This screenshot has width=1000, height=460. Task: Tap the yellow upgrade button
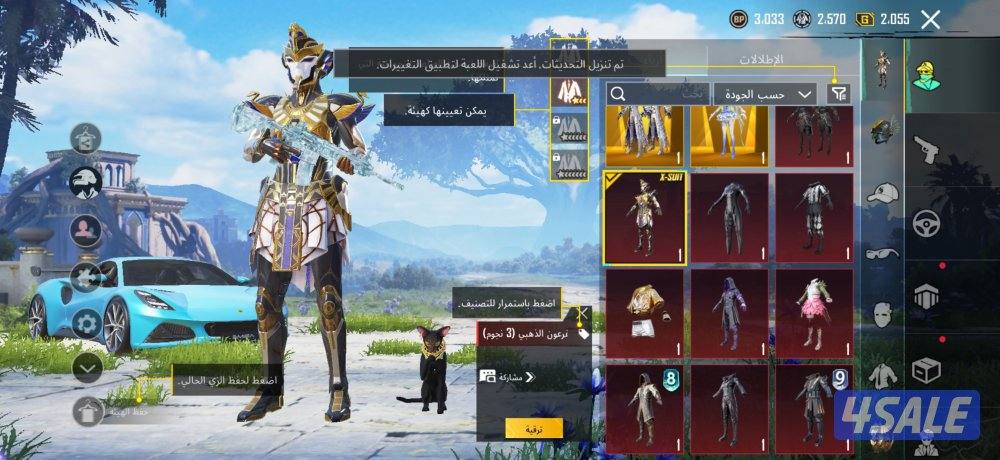coord(534,428)
